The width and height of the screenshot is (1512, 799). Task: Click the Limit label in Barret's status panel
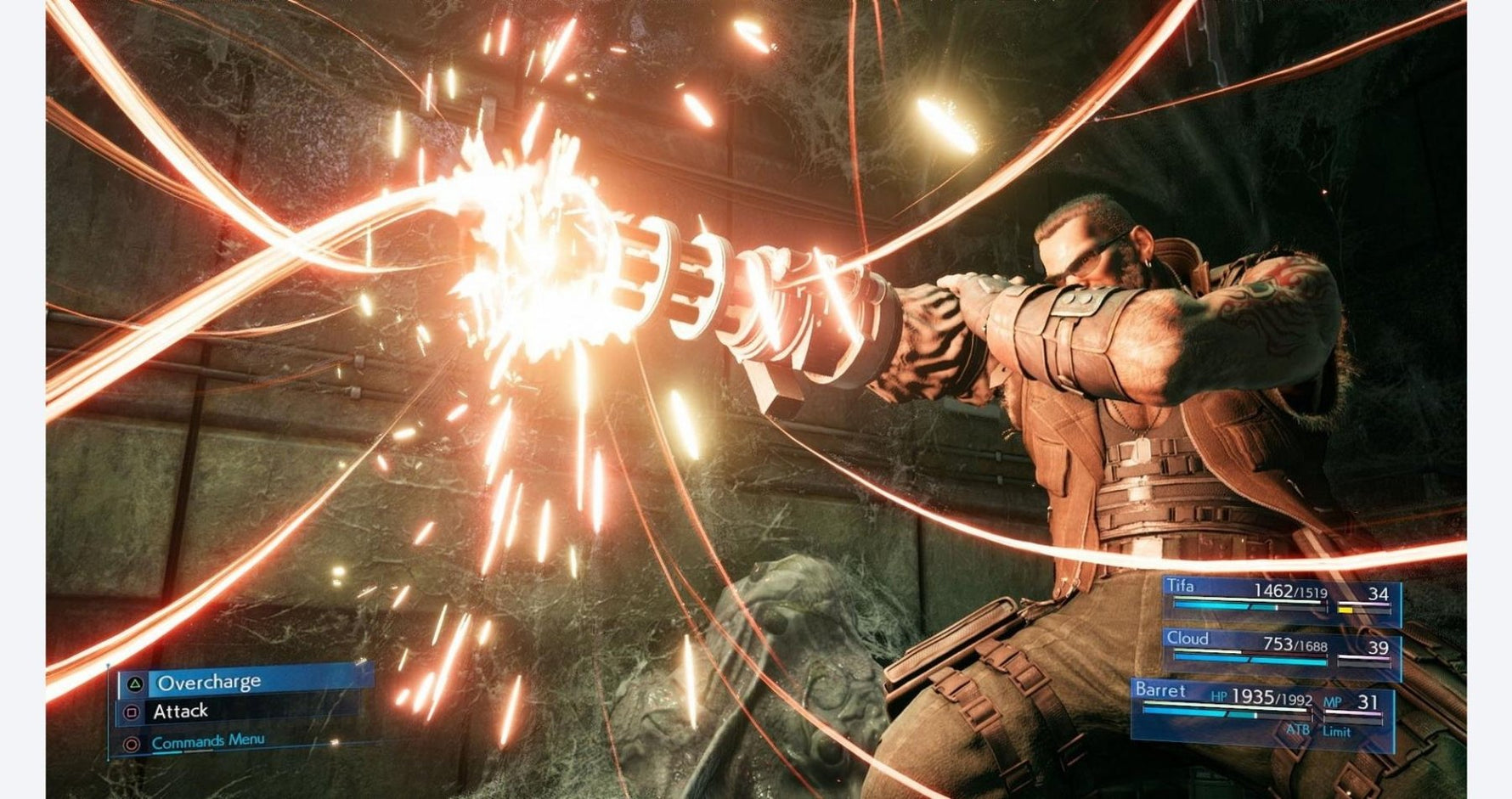point(1336,731)
